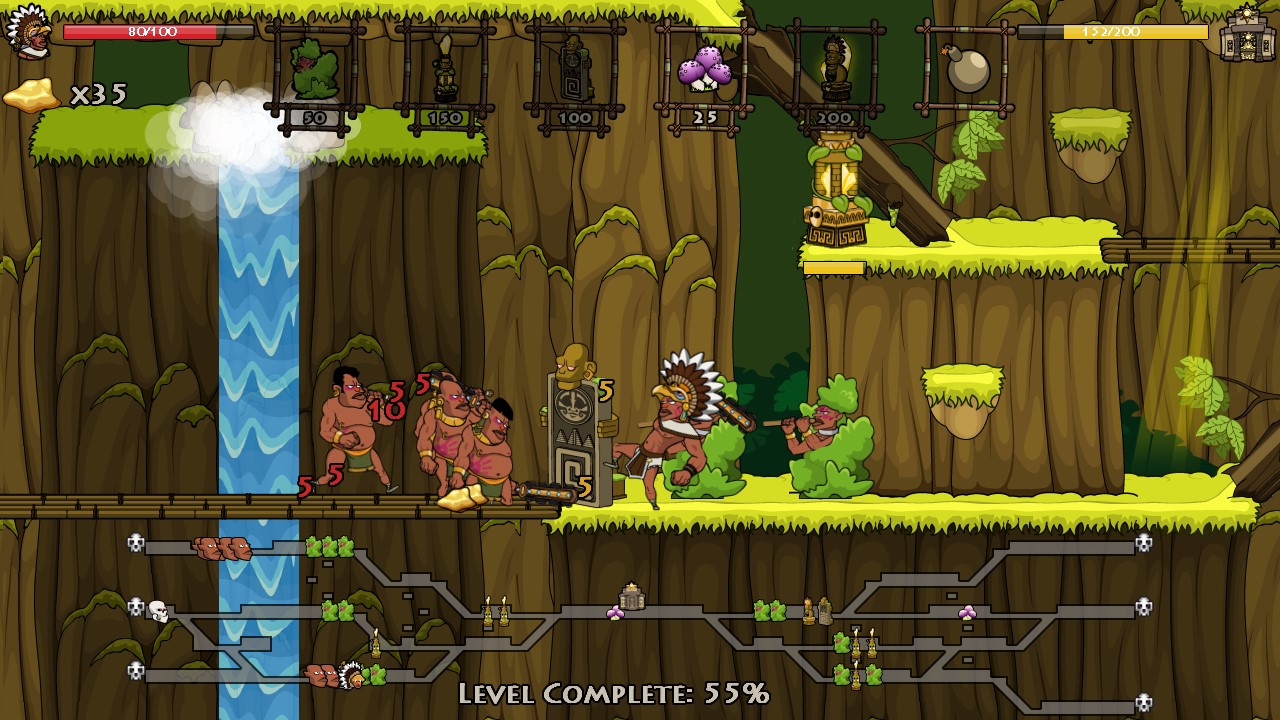The width and height of the screenshot is (1280, 720).
Task: Select the bush ambush unit costing 50
Action: coord(314,72)
